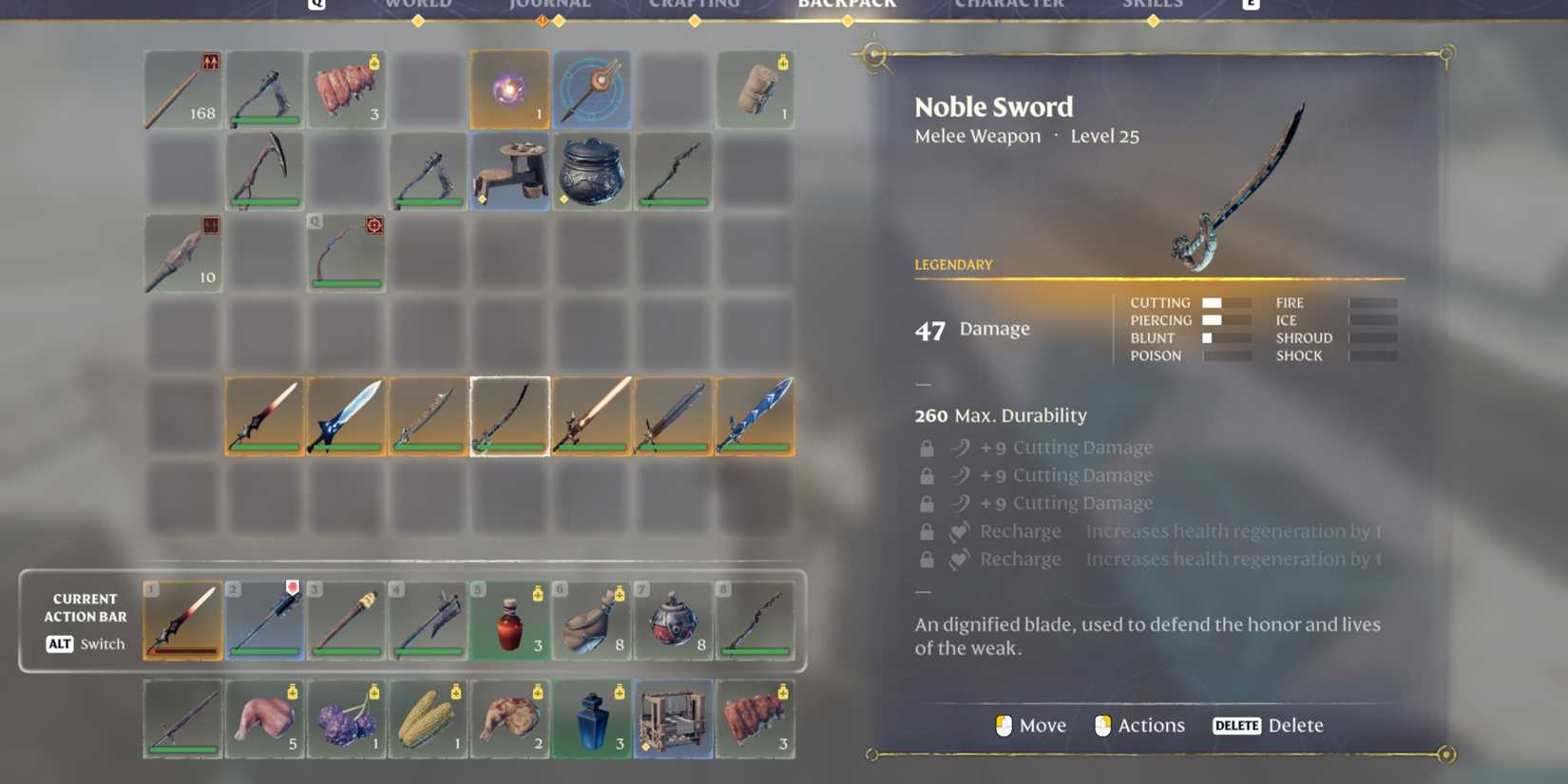Unlock the first Recharge health regeneration slot
Screen dimensions: 1568x784
(x=927, y=531)
